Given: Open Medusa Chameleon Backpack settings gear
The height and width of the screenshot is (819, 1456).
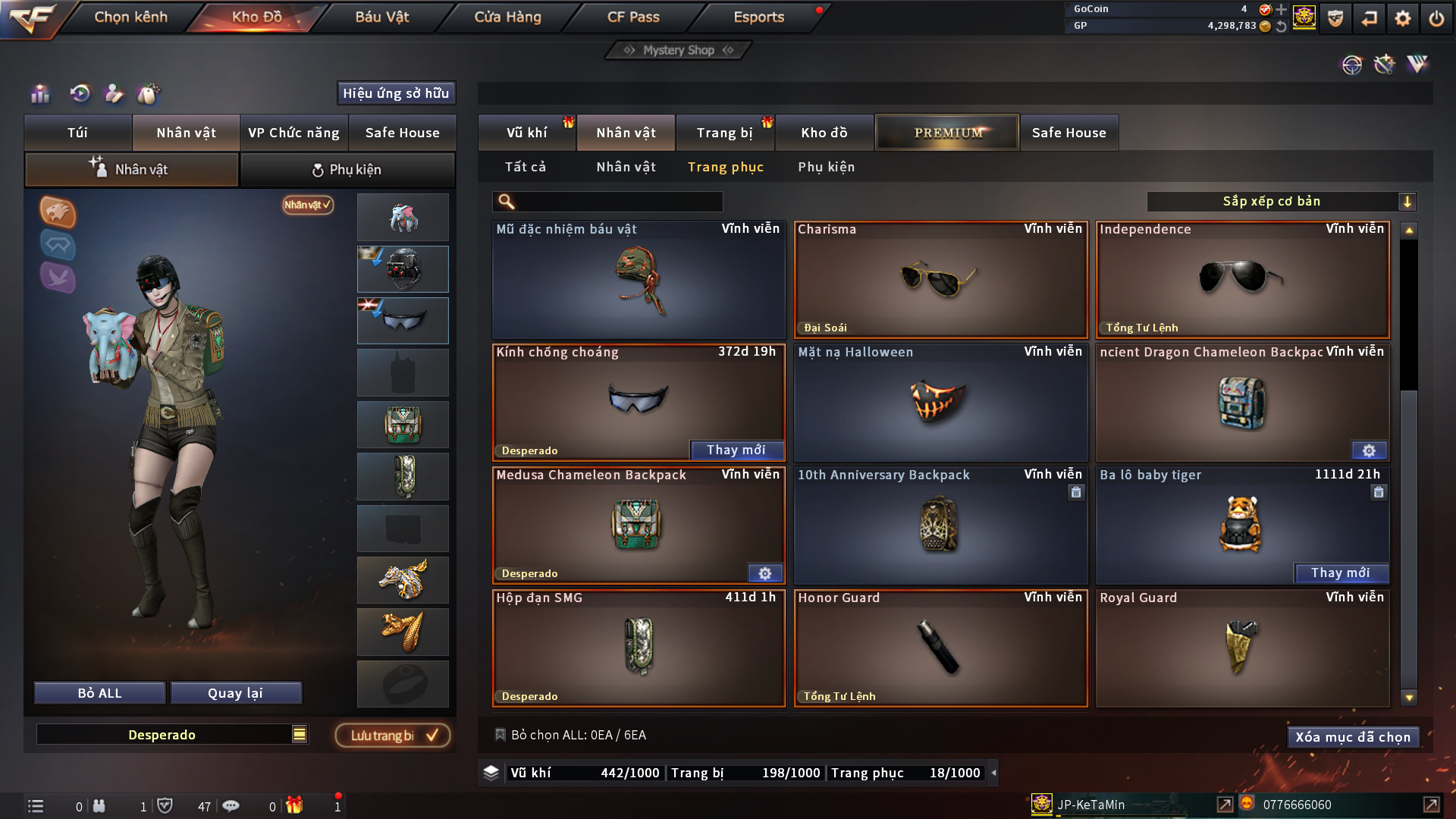Looking at the screenshot, I should [764, 573].
